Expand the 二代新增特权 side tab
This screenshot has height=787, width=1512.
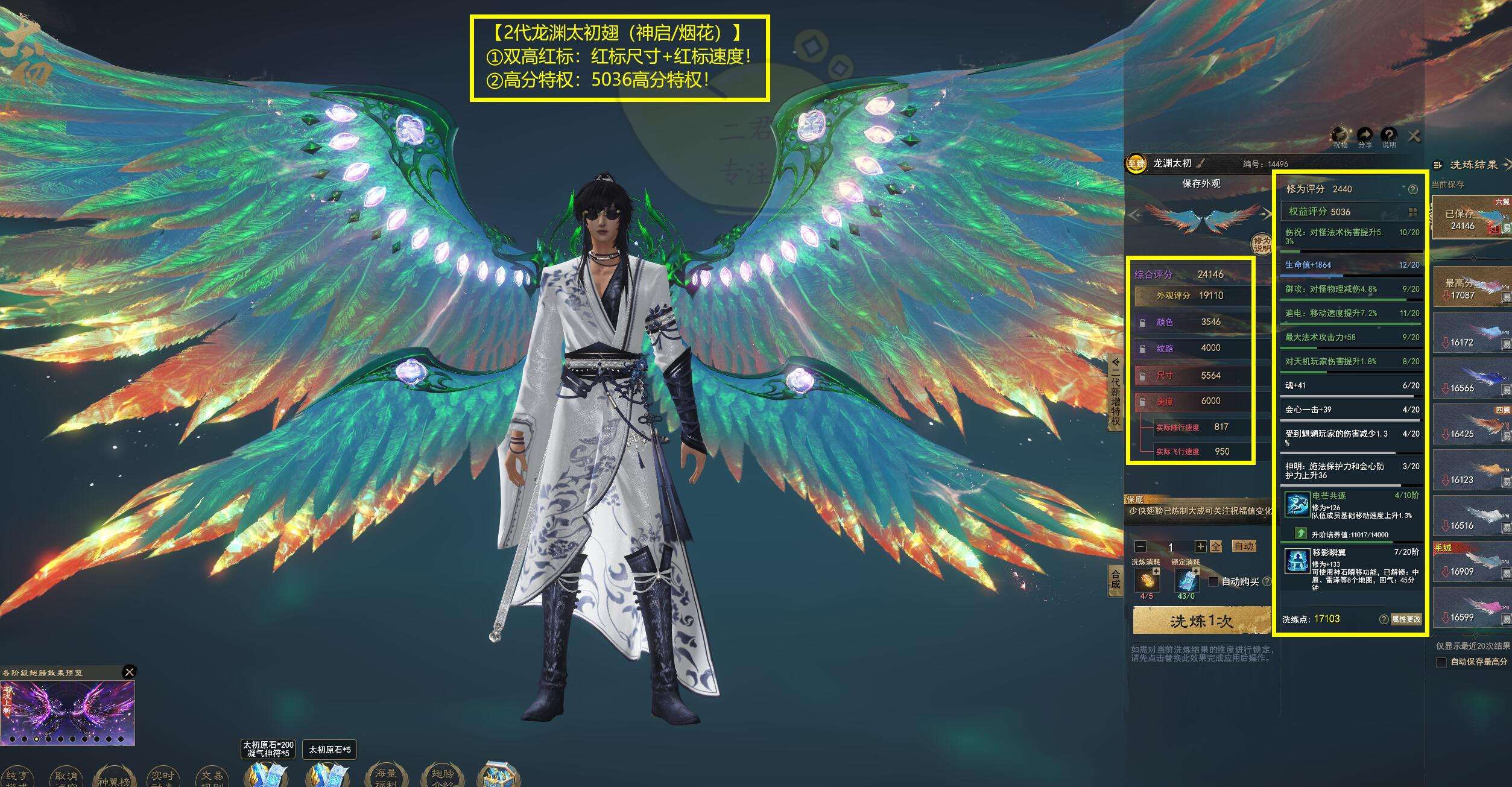pyautogui.click(x=1116, y=392)
